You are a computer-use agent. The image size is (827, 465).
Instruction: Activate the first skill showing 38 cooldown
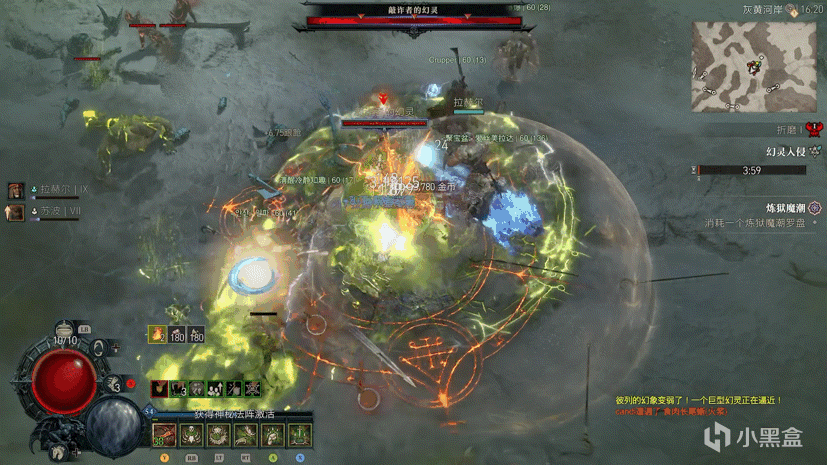[x=162, y=435]
